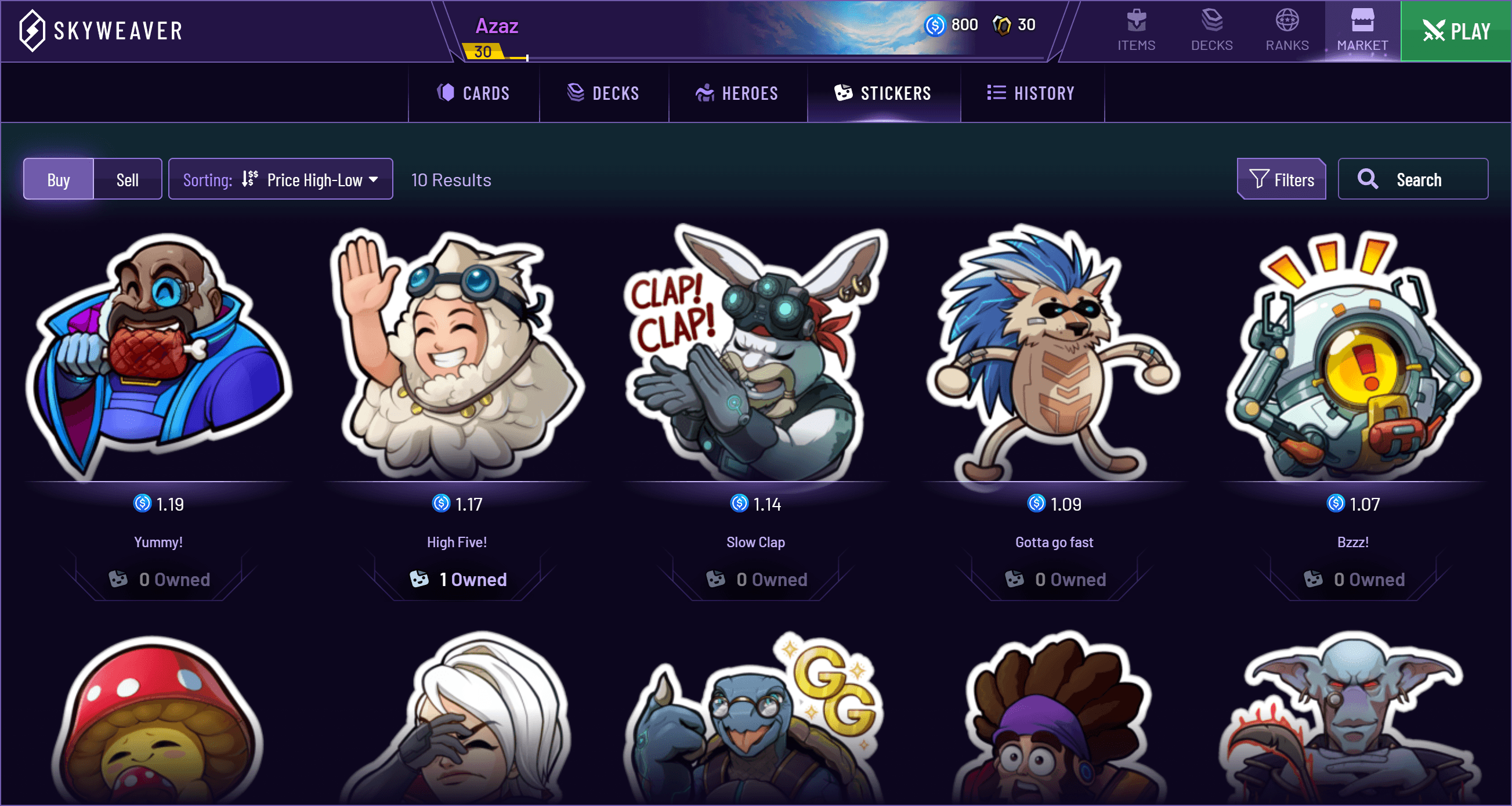Open the Filters panel with the funnel icon
Image resolution: width=1512 pixels, height=806 pixels.
[x=1281, y=179]
